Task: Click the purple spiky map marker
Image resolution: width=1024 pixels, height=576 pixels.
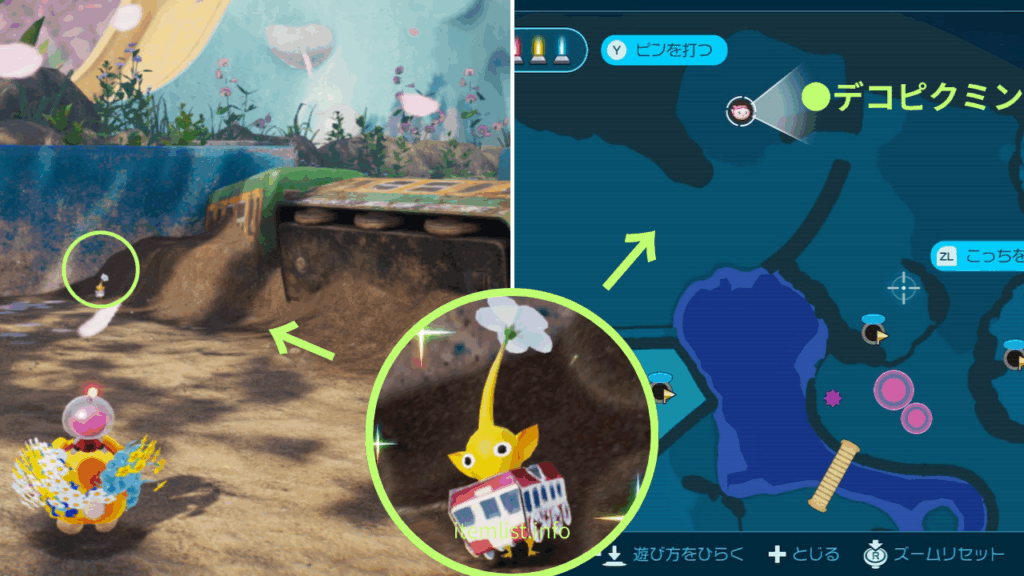Action: point(832,398)
